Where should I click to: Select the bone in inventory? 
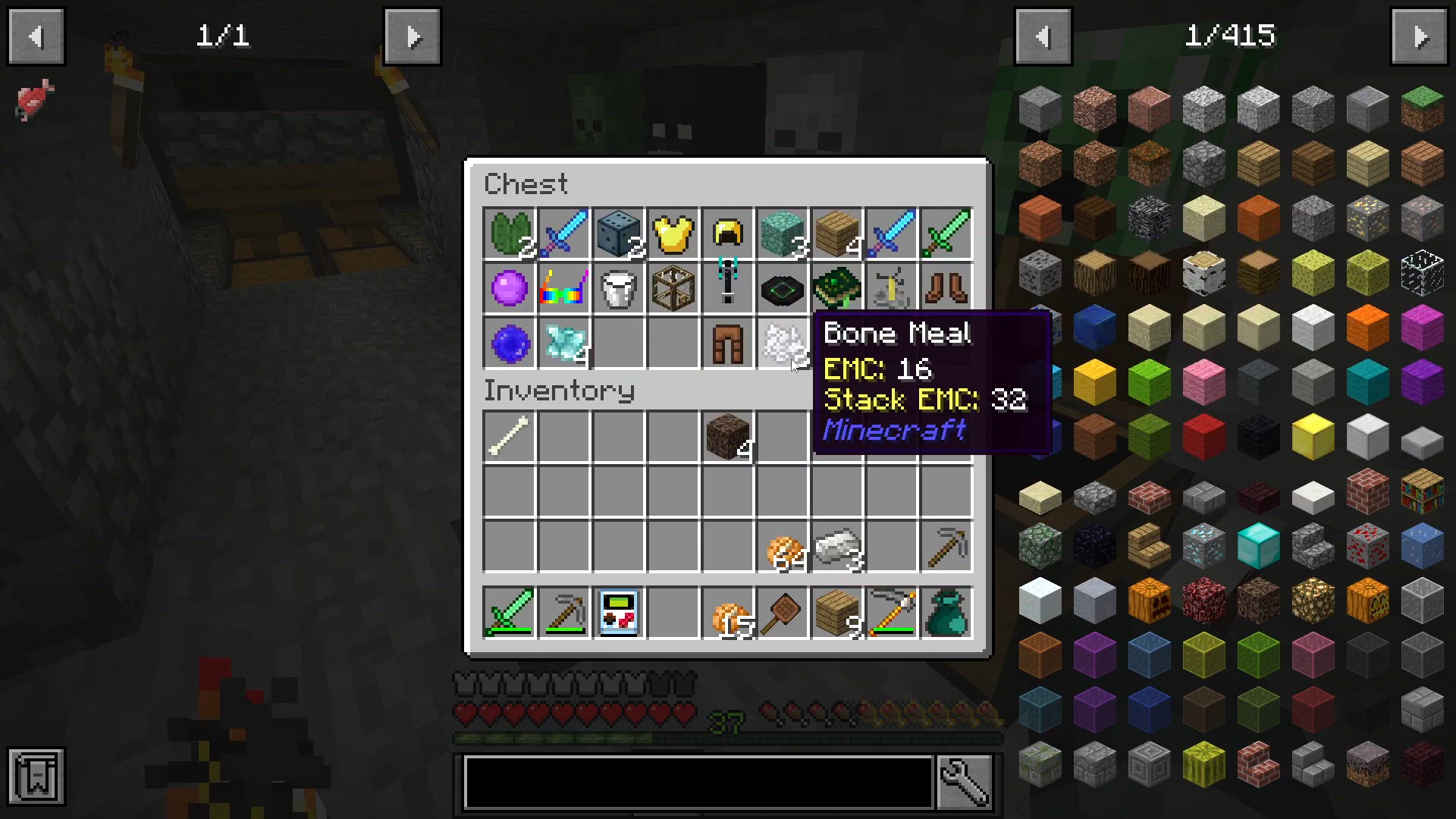(509, 437)
